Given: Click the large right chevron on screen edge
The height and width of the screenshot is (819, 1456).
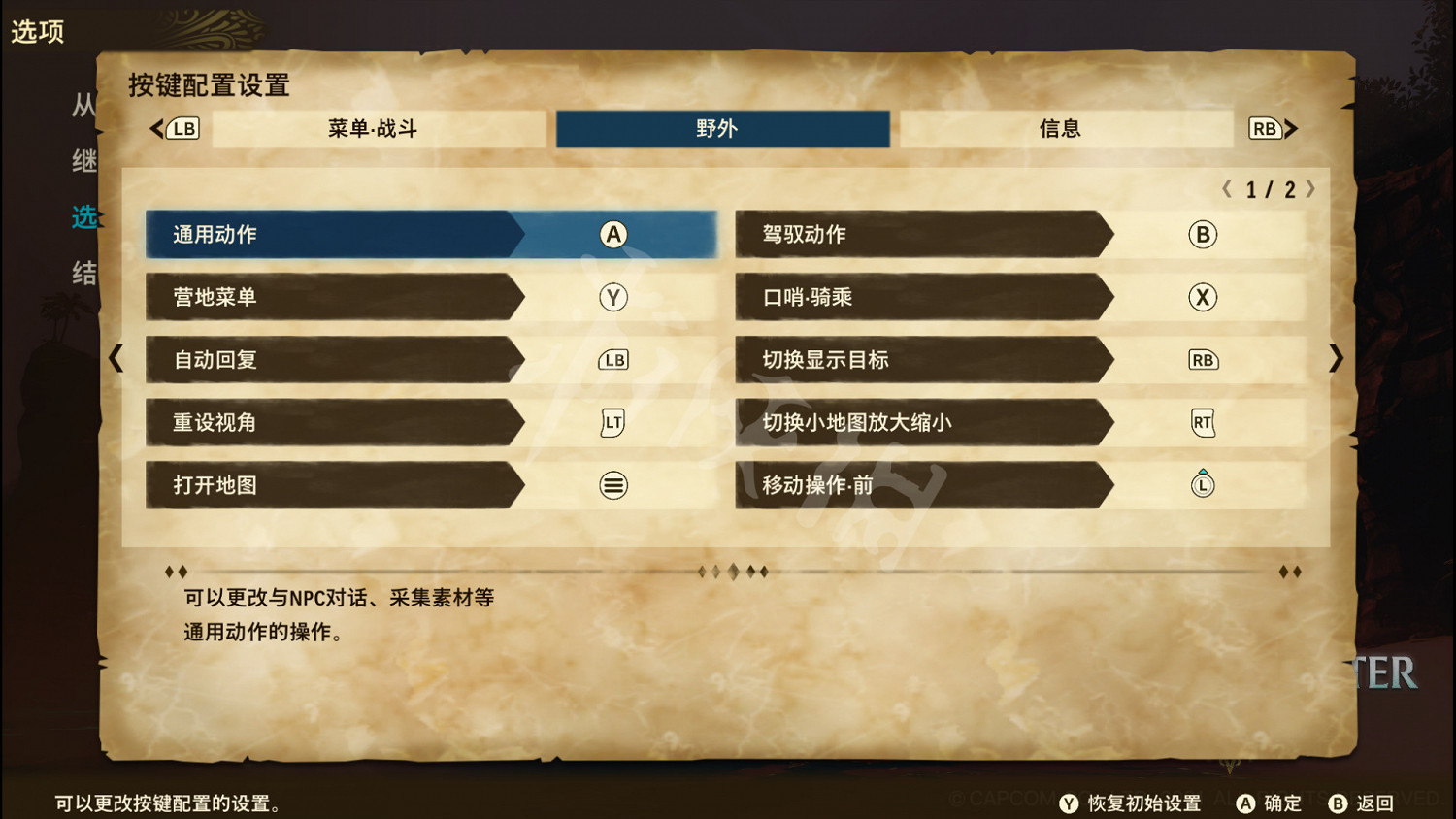Looking at the screenshot, I should pos(1337,359).
